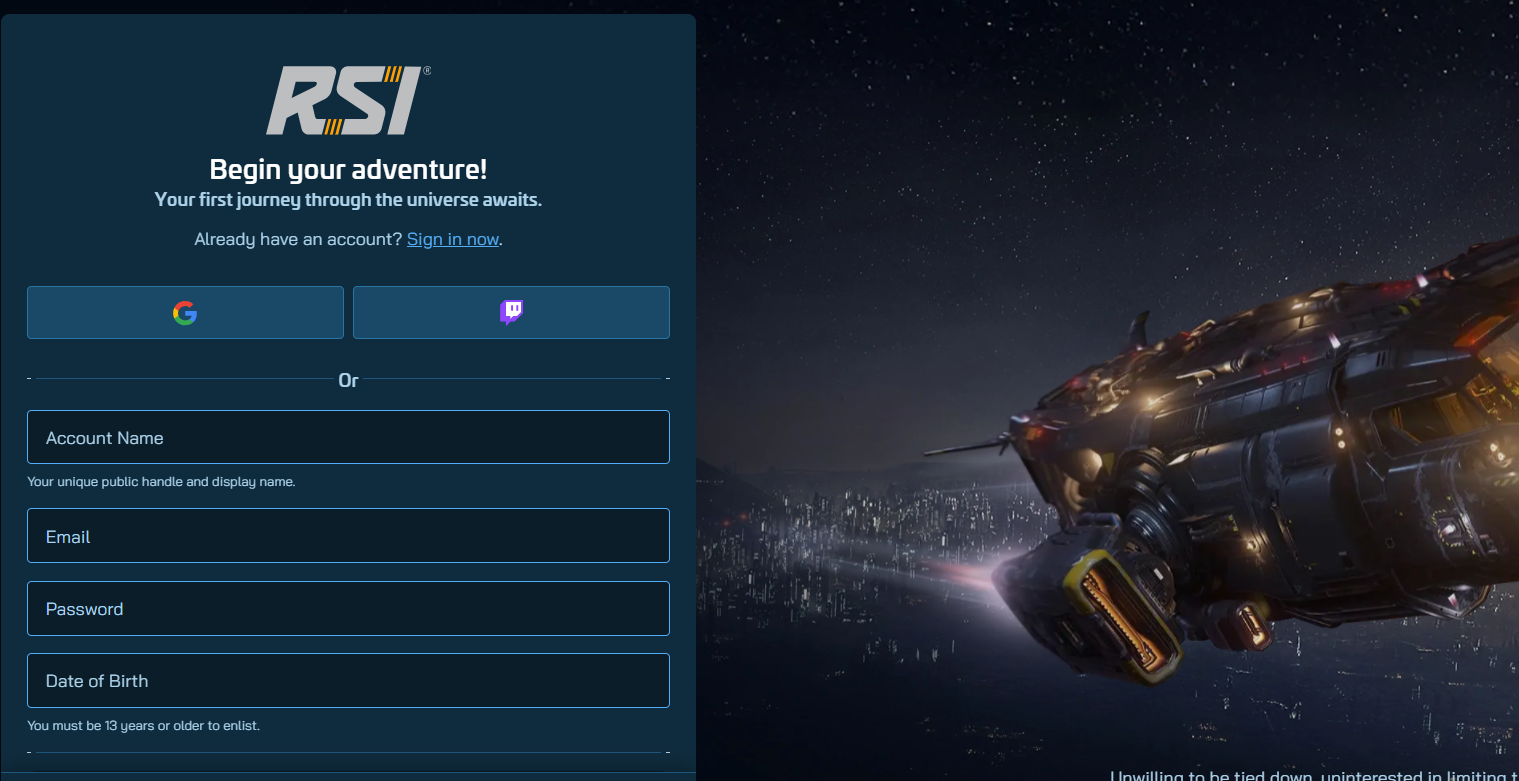1519x781 pixels.
Task: Focus the Account Name field
Action: [x=348, y=438]
